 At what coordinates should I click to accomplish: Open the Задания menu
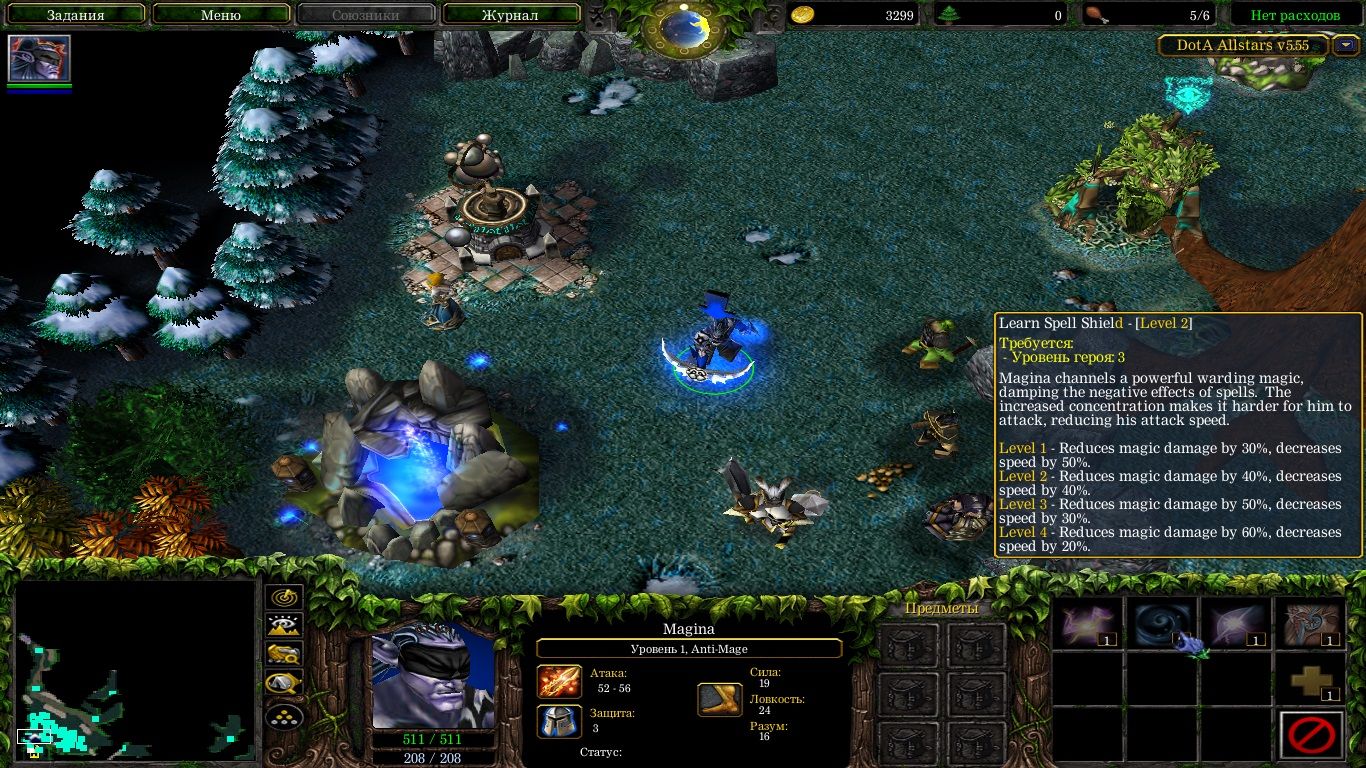(x=75, y=14)
